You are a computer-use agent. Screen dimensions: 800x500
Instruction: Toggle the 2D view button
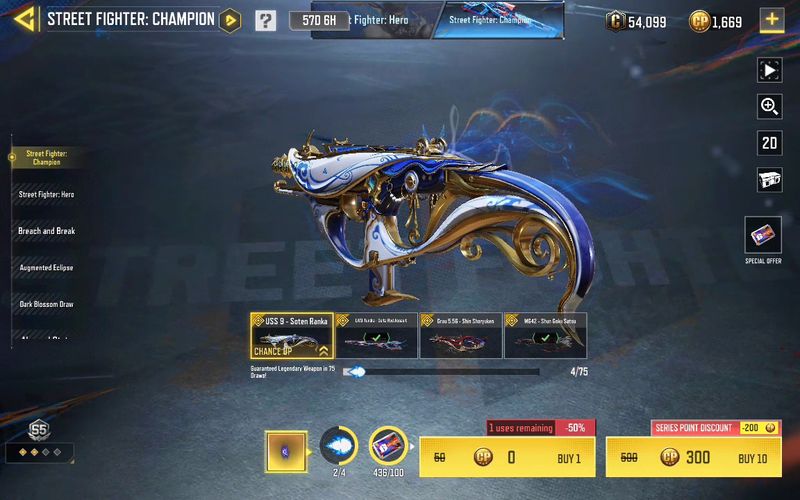pos(769,143)
